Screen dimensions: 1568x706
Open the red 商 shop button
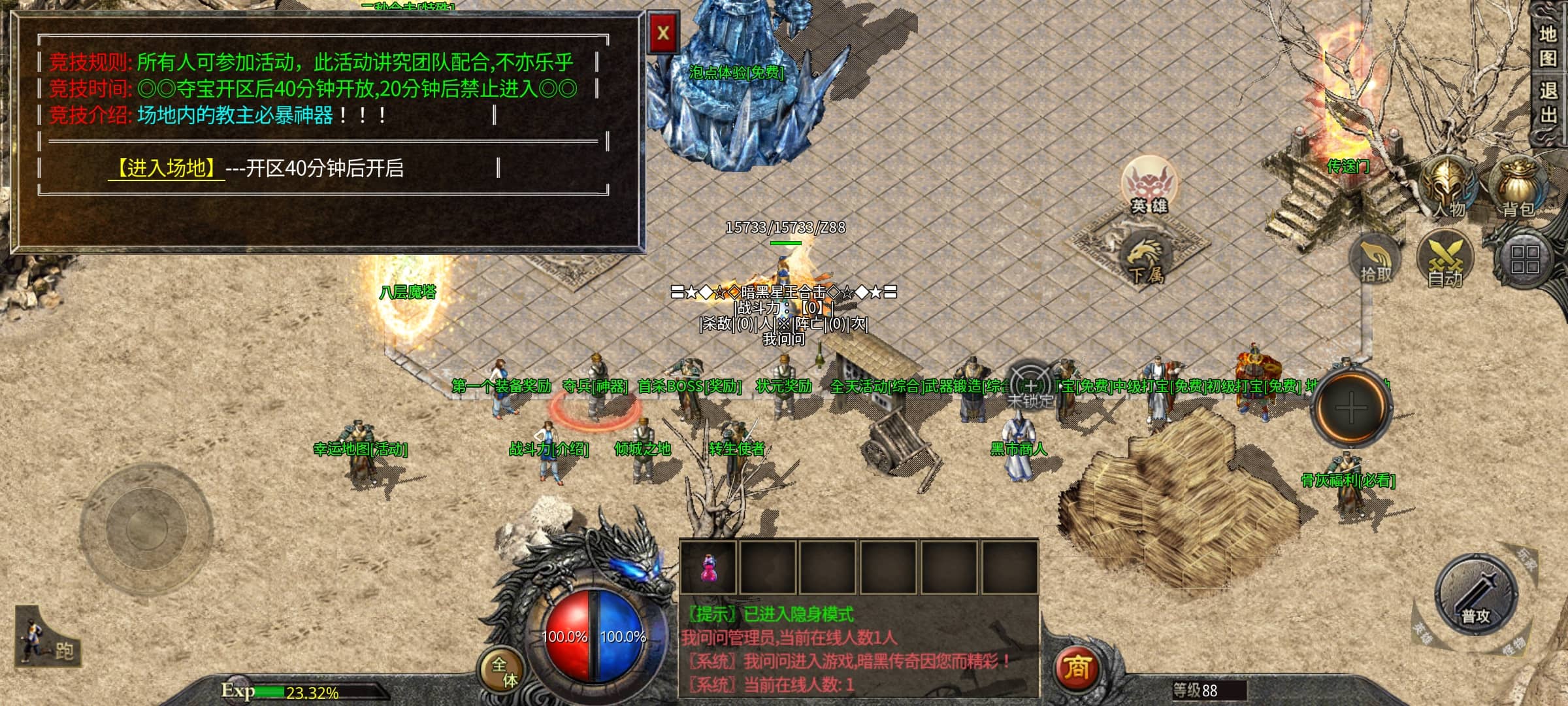point(1077,668)
